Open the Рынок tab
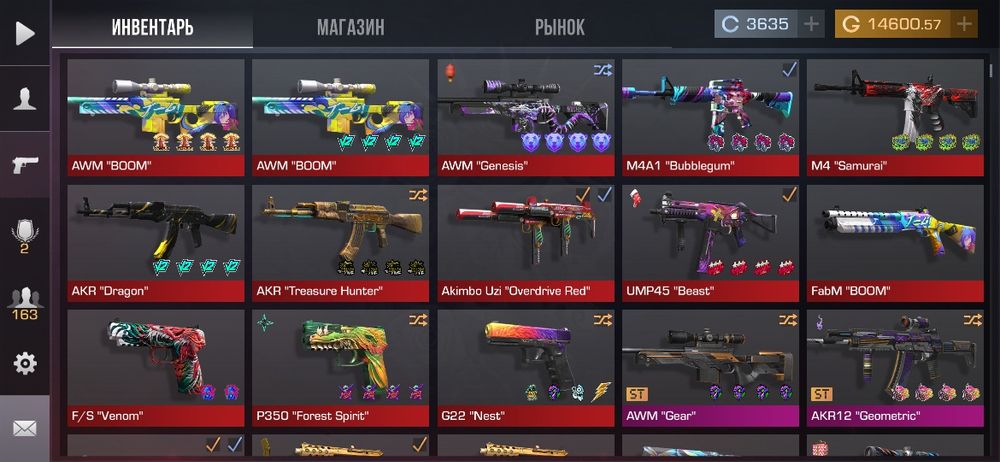Image resolution: width=1000 pixels, height=462 pixels. [x=560, y=26]
